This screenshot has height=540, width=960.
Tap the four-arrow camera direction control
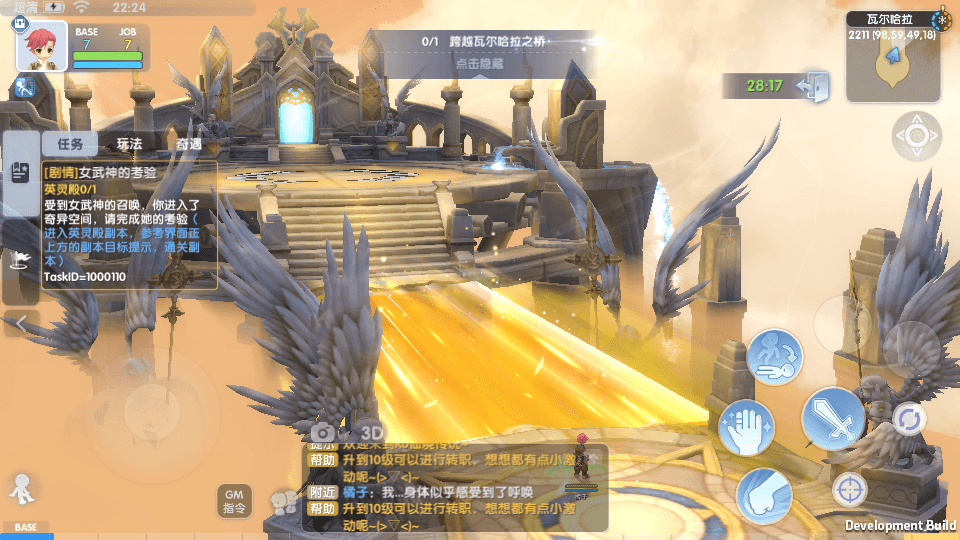click(916, 136)
